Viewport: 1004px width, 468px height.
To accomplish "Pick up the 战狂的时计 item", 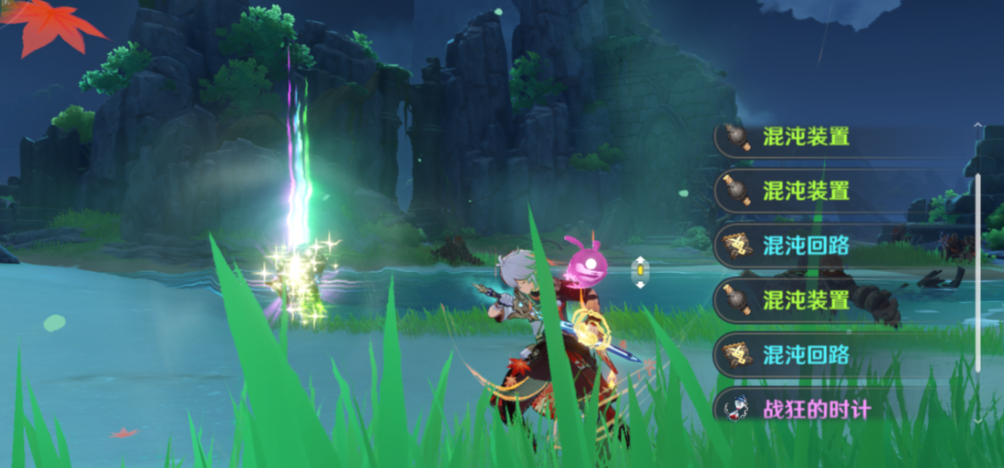I will click(815, 409).
